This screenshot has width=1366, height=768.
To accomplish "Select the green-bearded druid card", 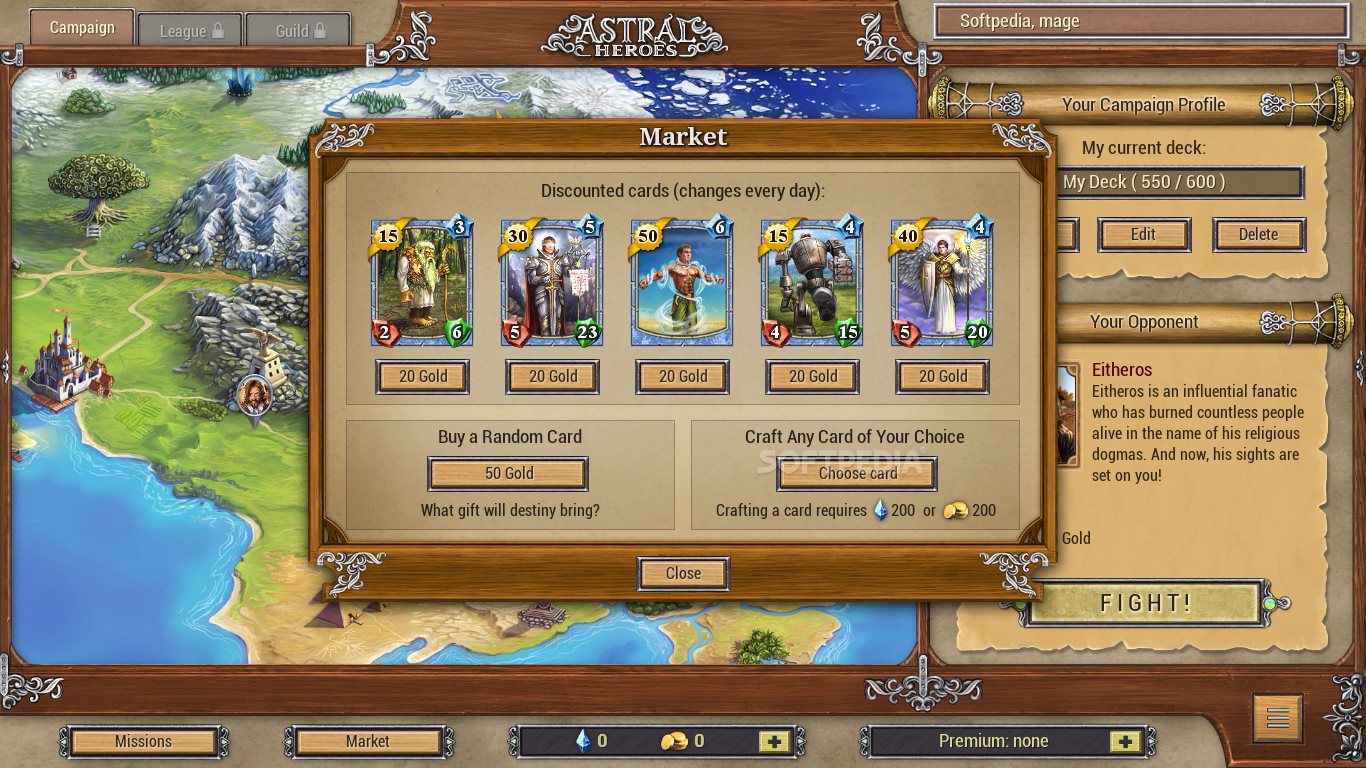I will (422, 283).
